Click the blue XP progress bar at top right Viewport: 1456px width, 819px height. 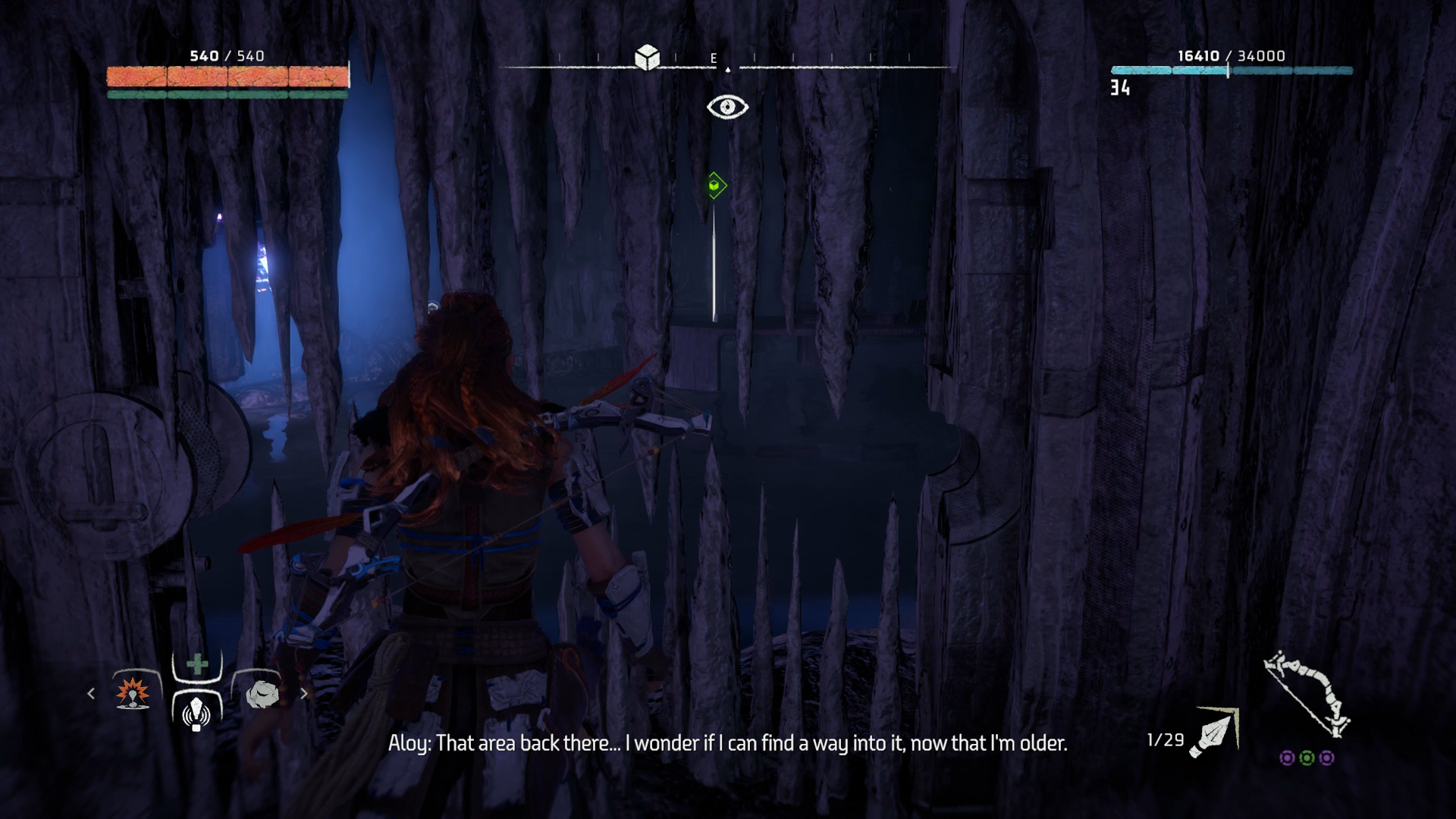tap(1231, 70)
